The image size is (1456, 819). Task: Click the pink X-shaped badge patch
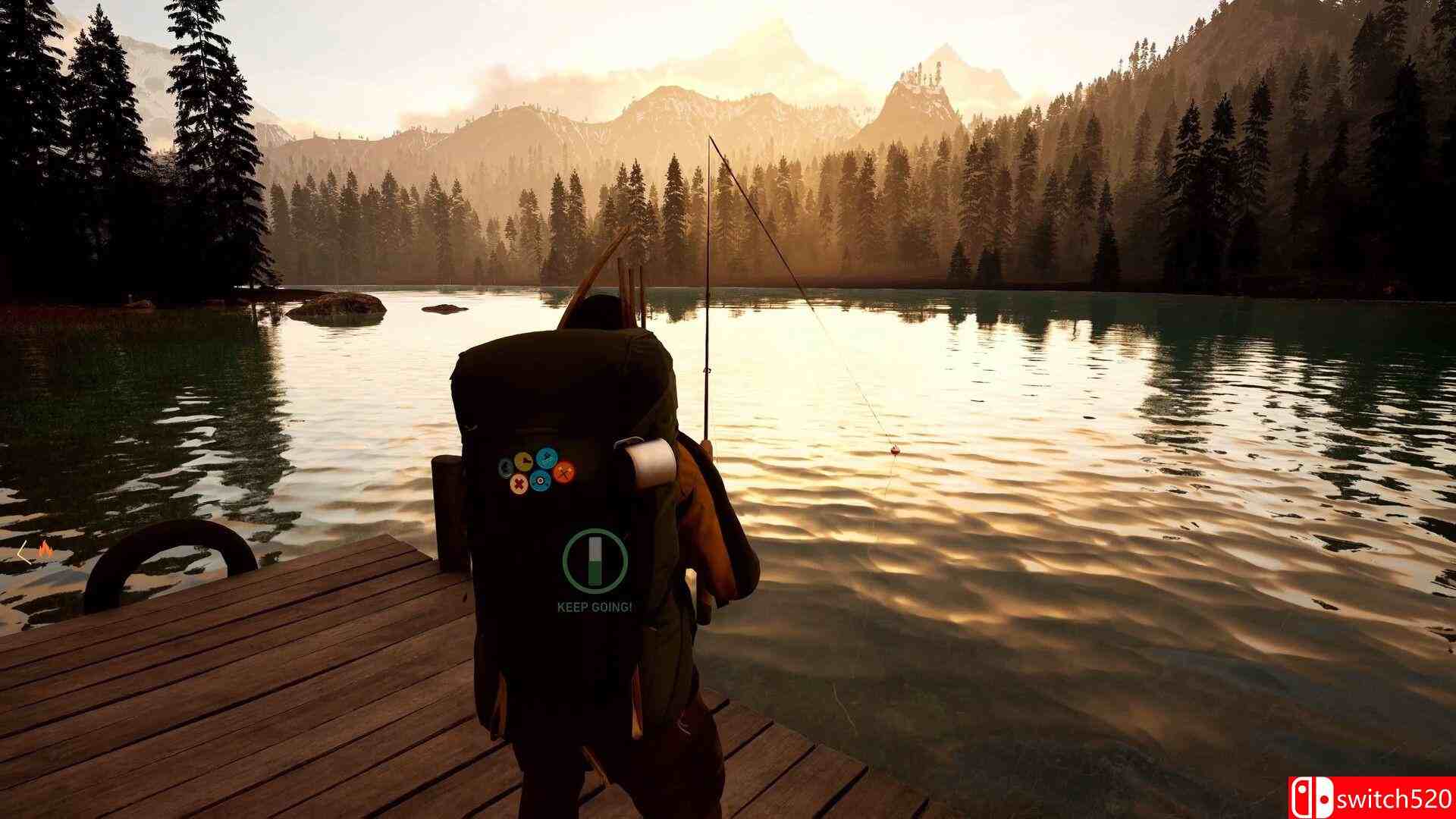pos(519,484)
